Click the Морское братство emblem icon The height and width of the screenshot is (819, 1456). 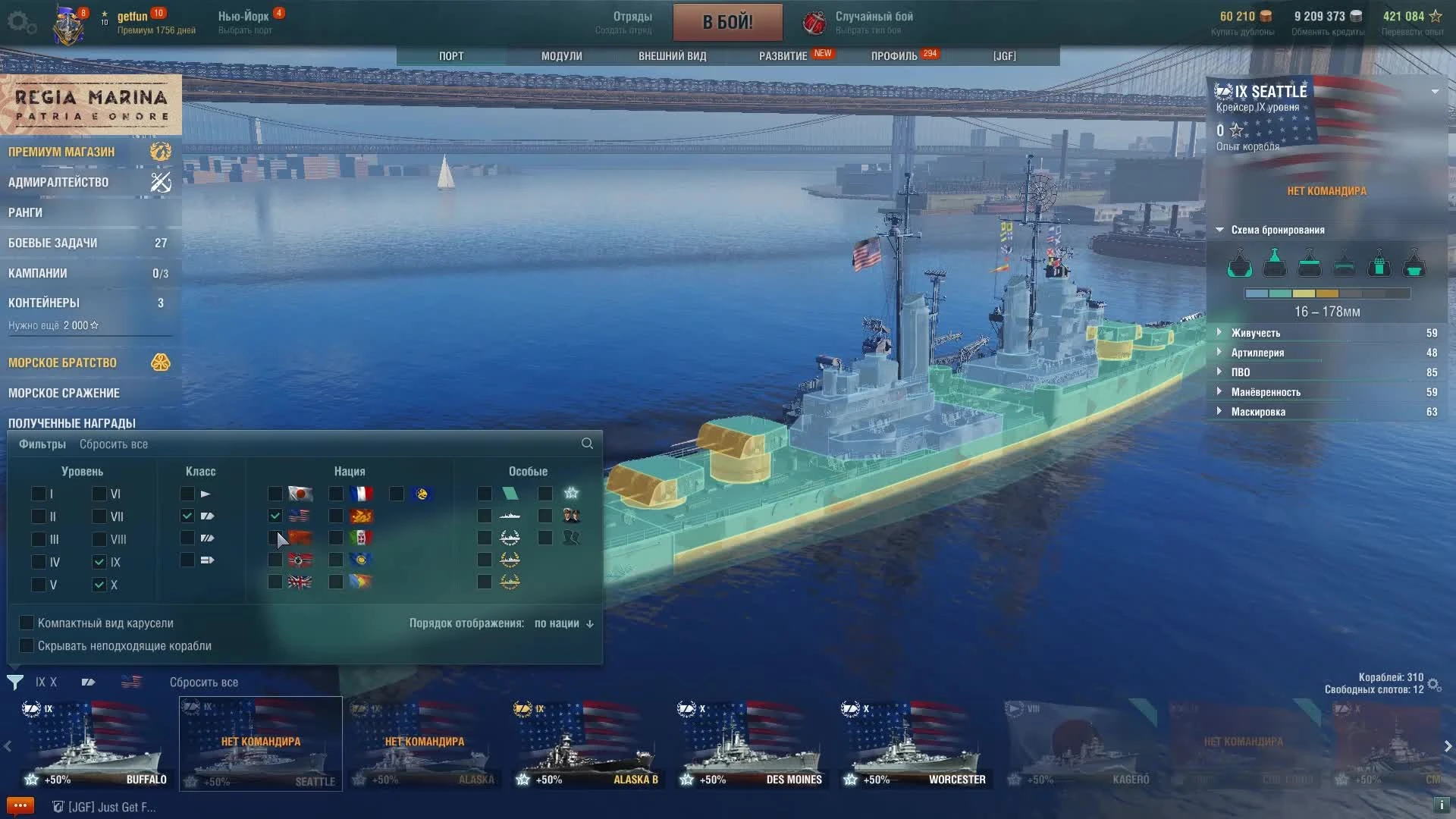tap(160, 362)
